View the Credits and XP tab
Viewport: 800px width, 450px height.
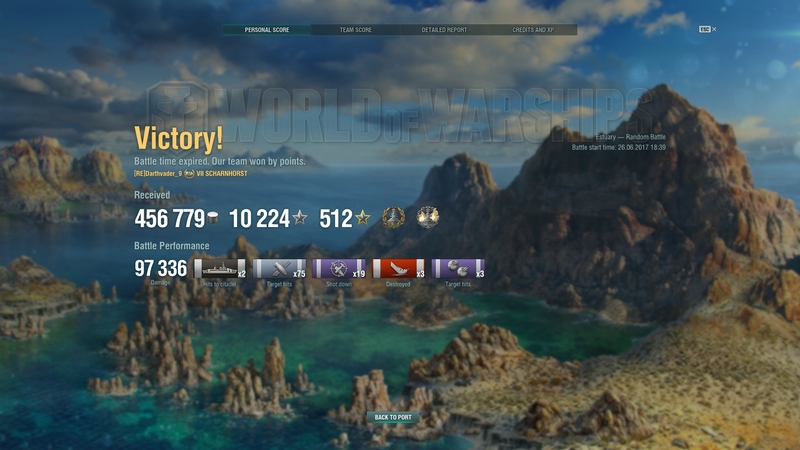534,30
